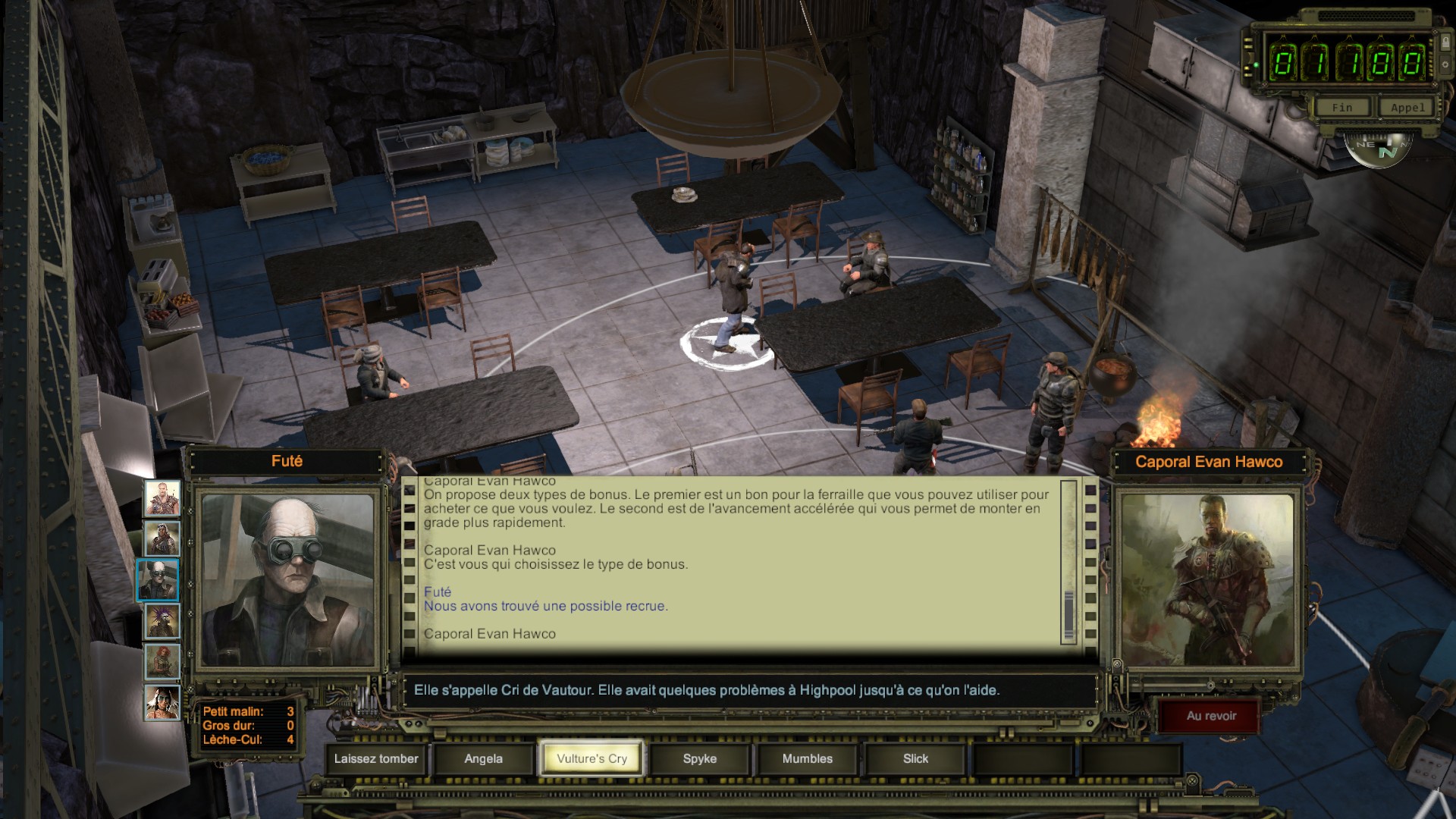Viewport: 1456px width, 819px height.
Task: End conversation with Au revoir
Action: [x=1211, y=716]
